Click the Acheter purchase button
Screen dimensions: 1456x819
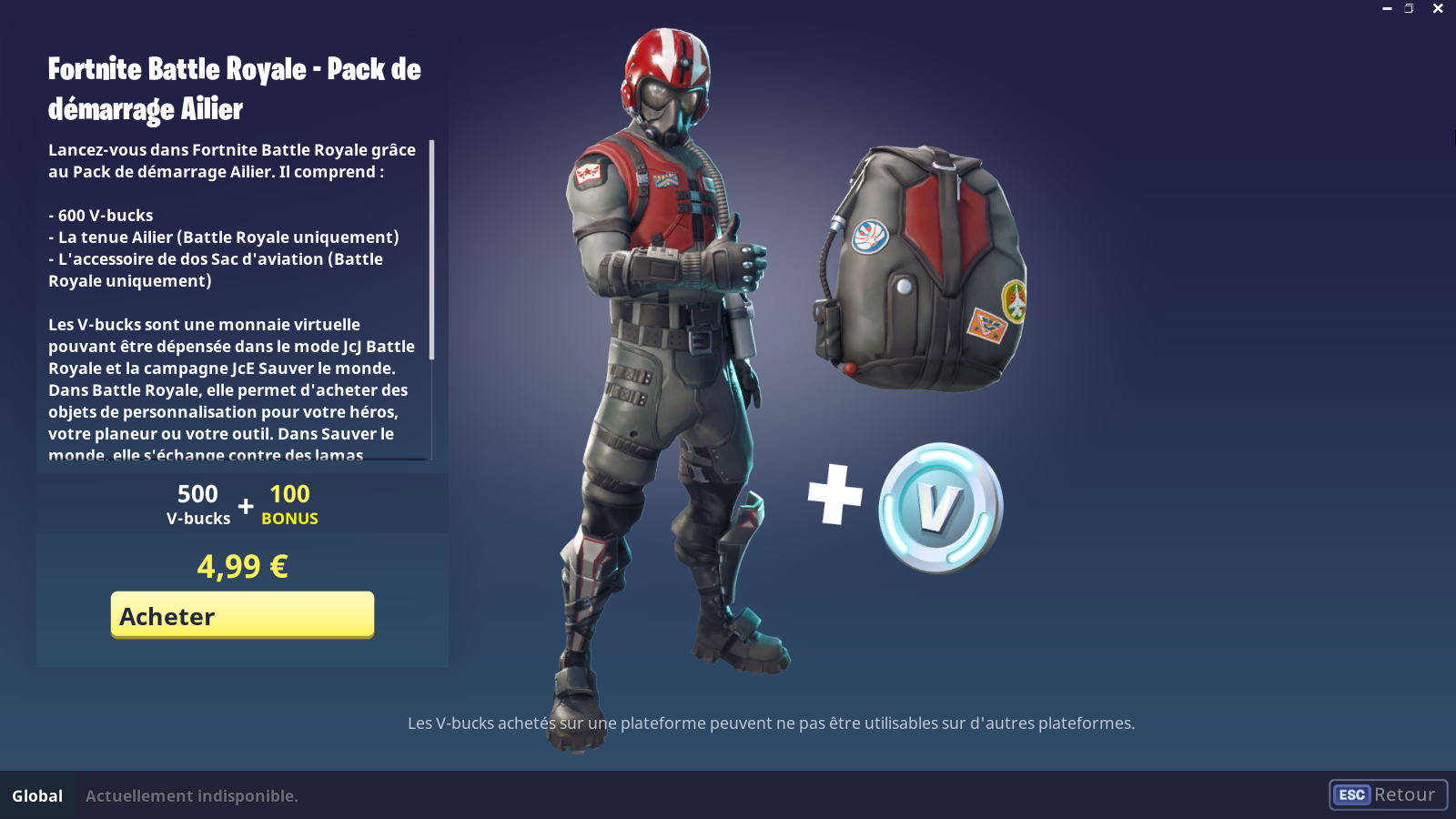pos(241,615)
